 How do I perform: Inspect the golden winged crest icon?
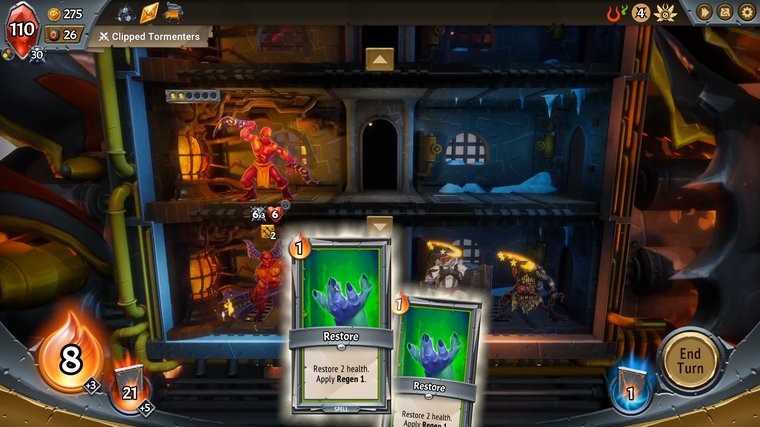pyautogui.click(x=668, y=13)
